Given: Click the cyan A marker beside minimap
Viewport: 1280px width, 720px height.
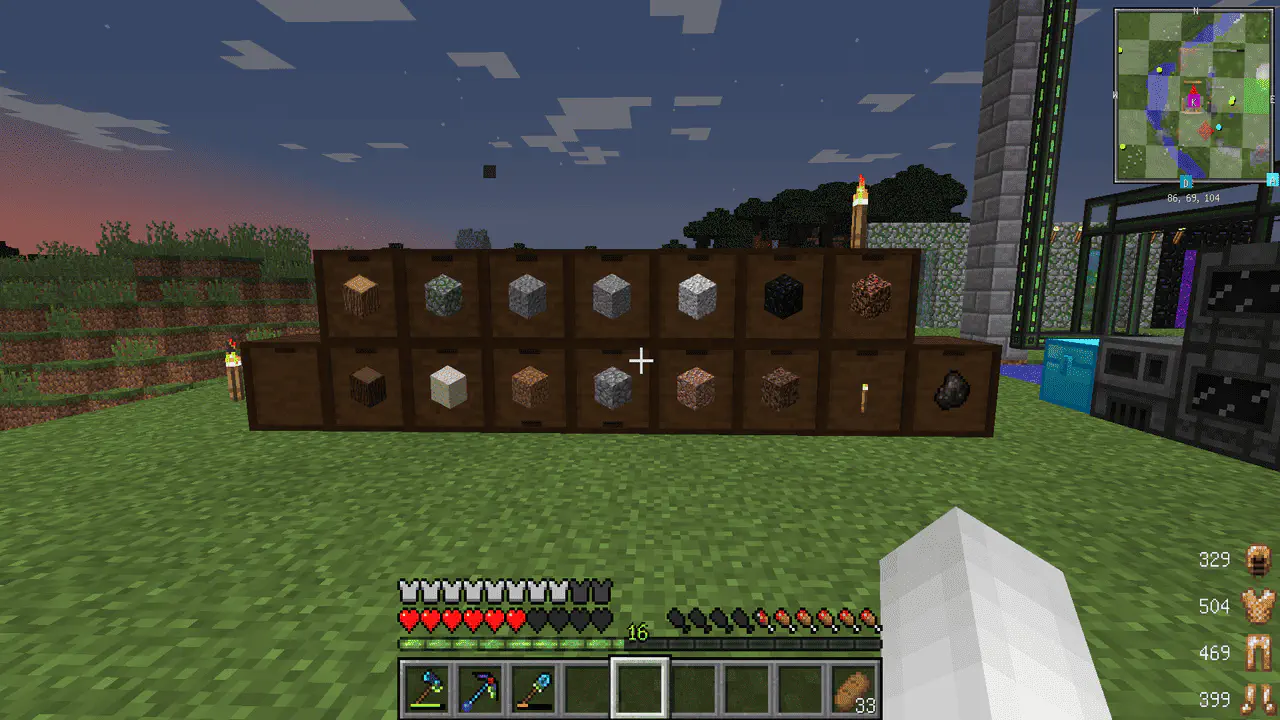Looking at the screenshot, I should click(1272, 180).
